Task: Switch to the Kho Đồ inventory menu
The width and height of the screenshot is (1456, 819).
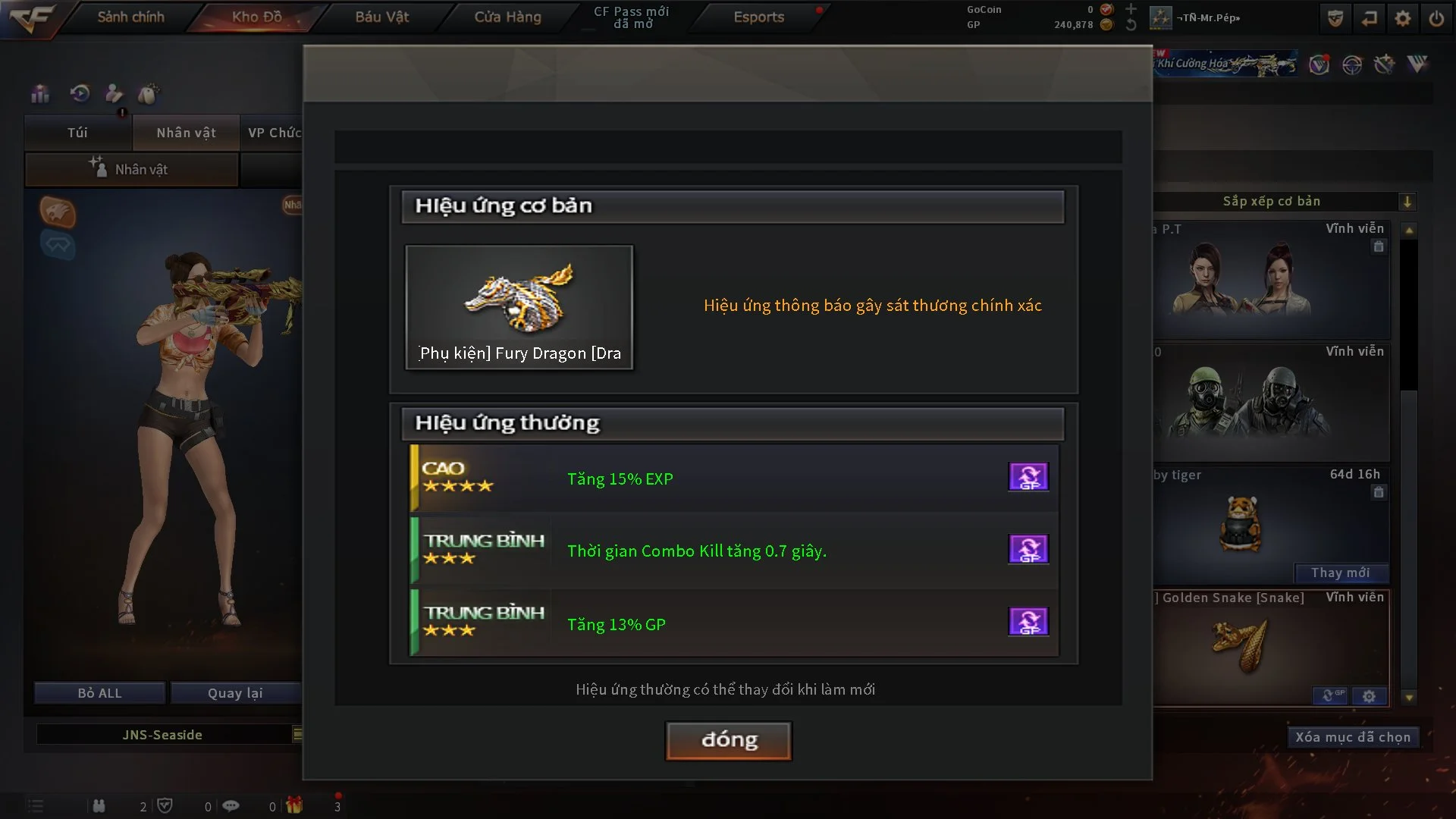Action: tap(256, 17)
